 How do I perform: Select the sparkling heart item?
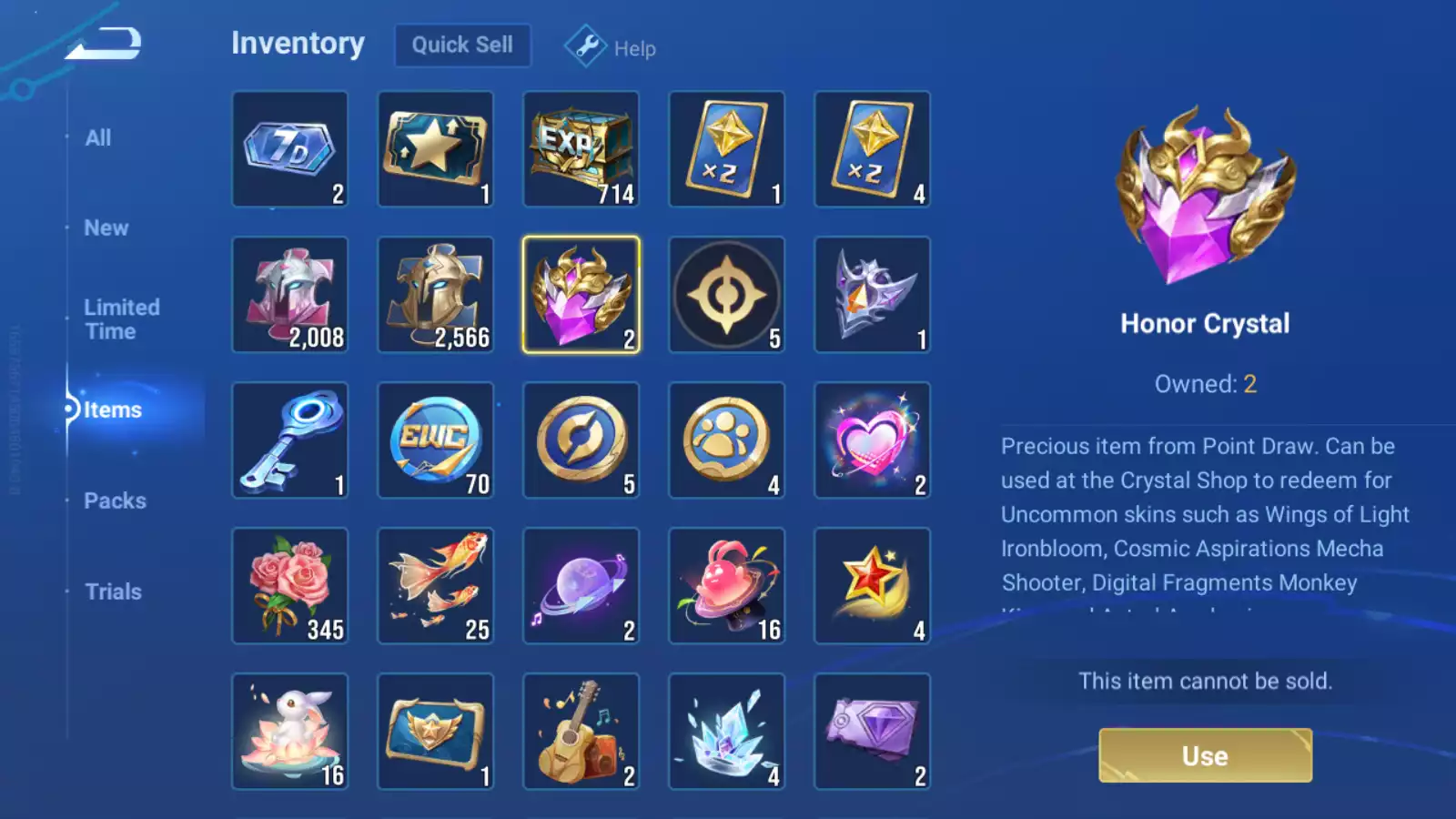873,441
